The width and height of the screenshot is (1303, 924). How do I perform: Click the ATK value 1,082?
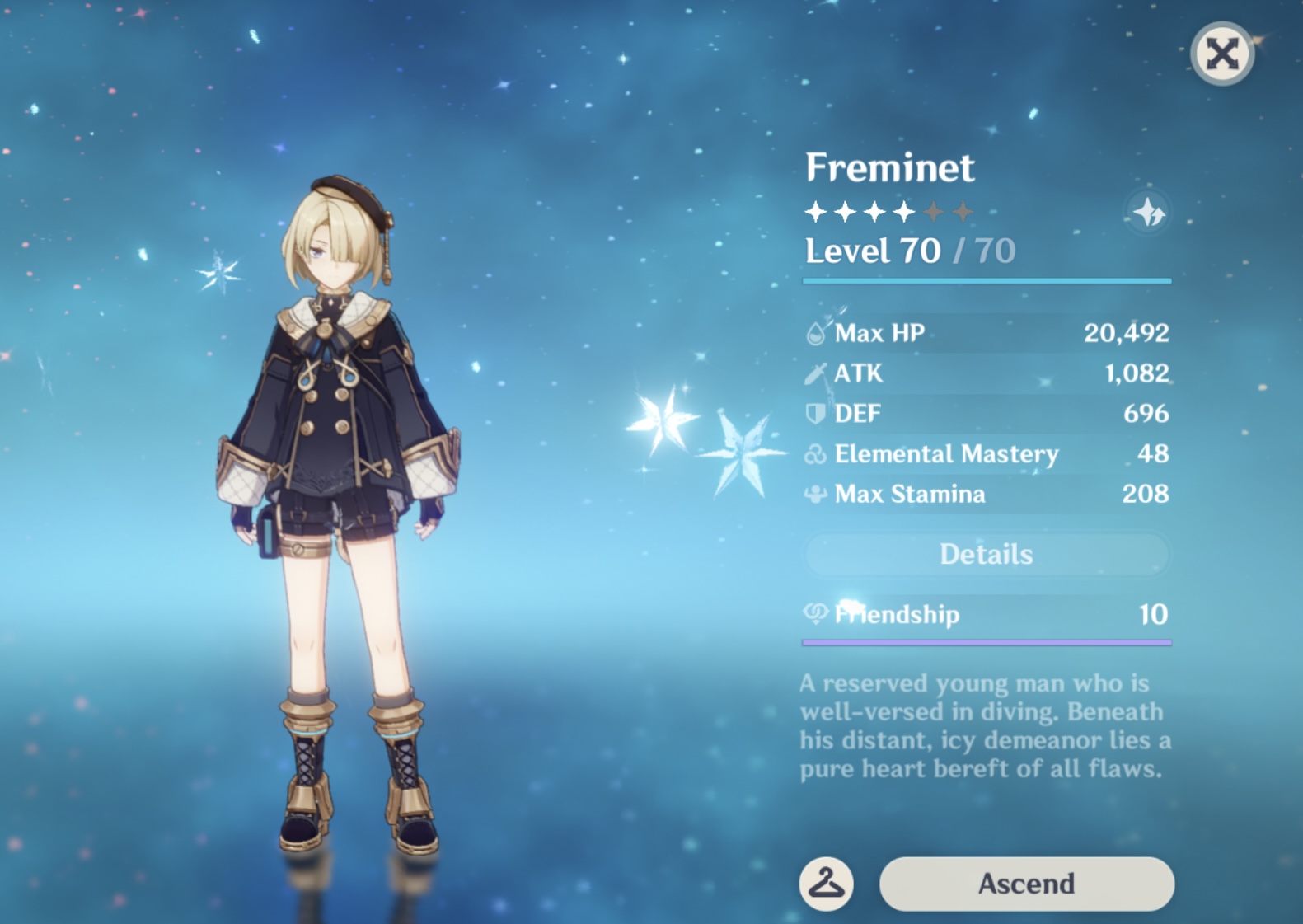[x=1137, y=373]
